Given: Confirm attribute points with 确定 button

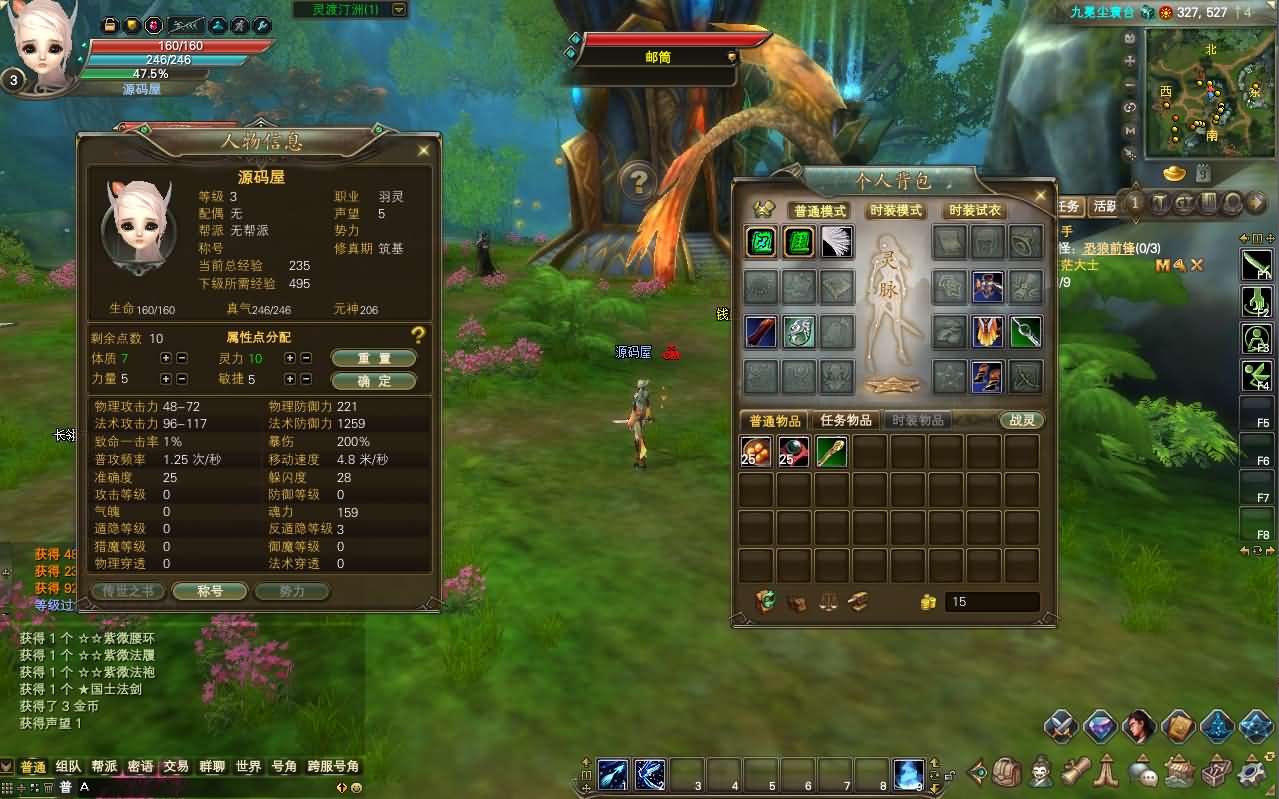Looking at the screenshot, I should coord(373,380).
